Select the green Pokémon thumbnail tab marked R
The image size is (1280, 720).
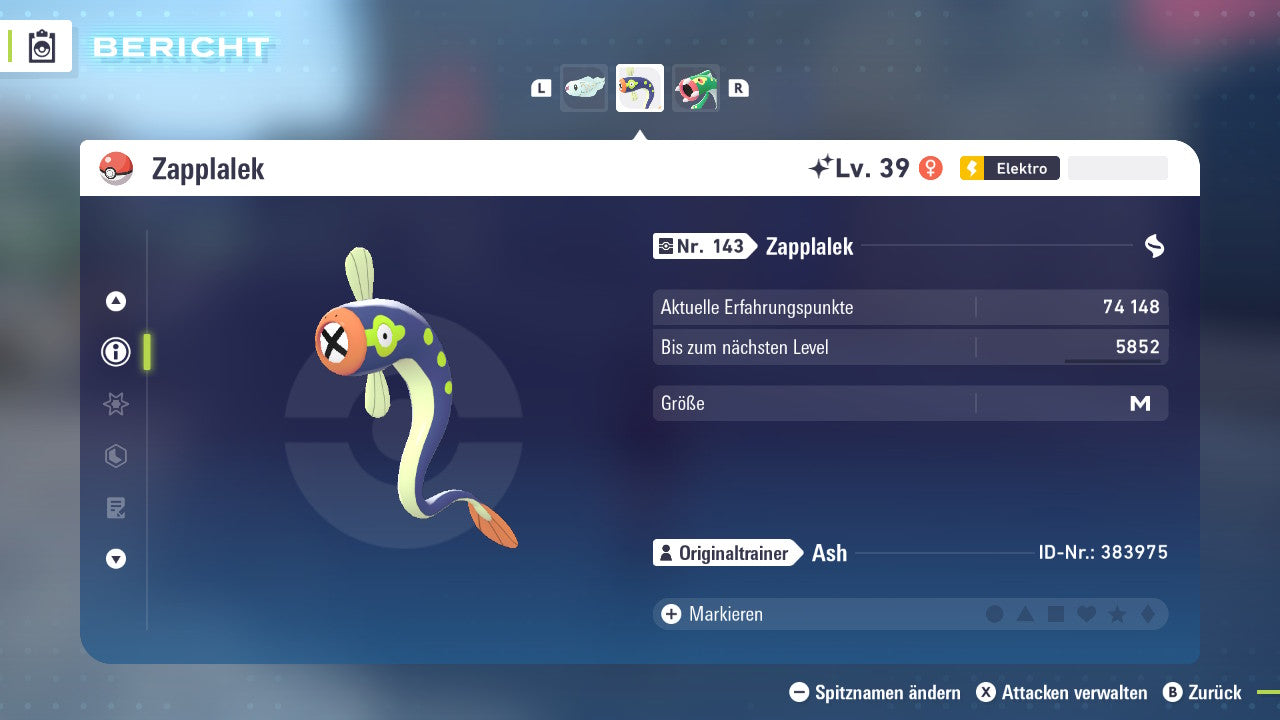coord(695,87)
